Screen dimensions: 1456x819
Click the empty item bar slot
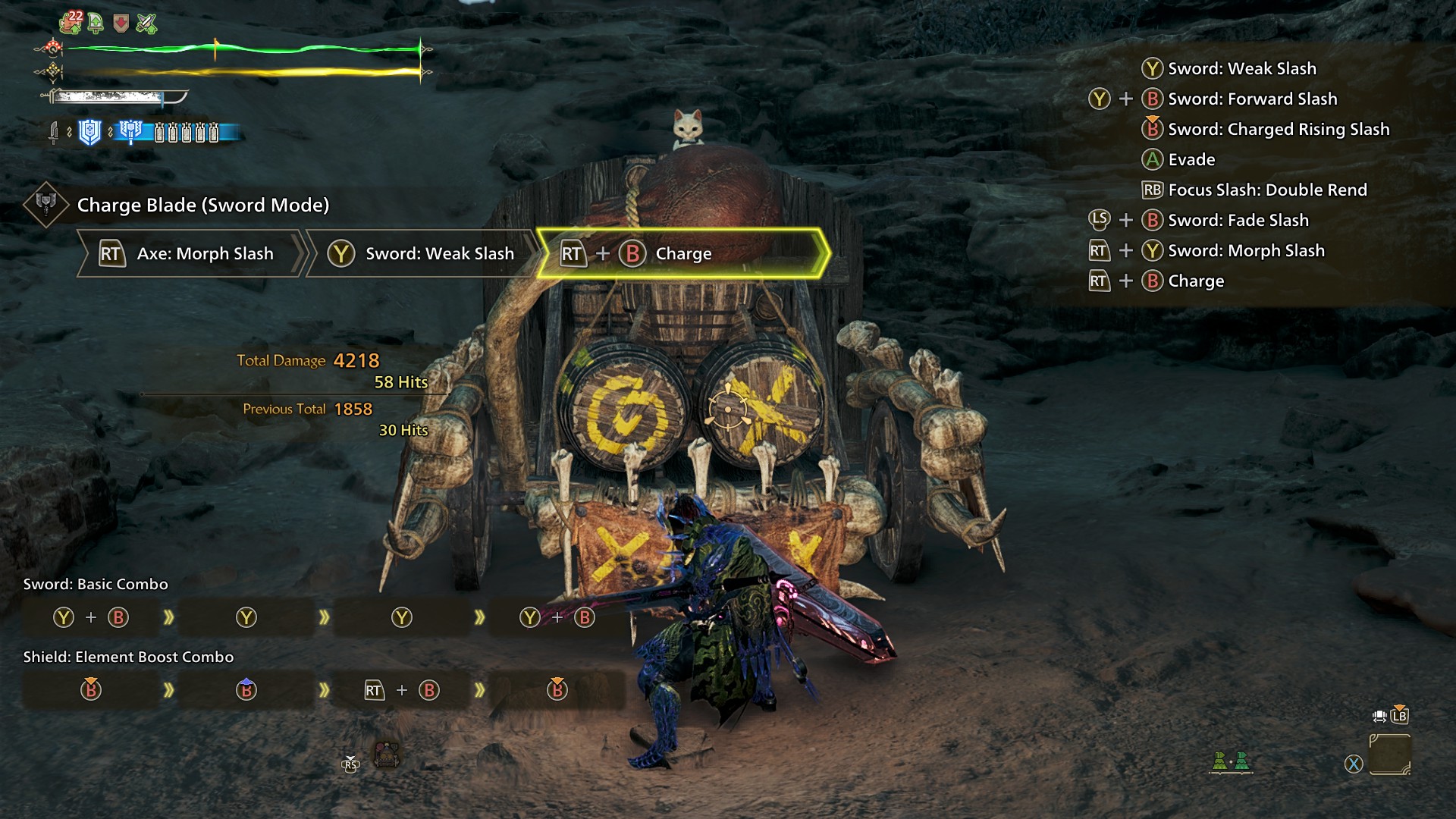tap(1390, 755)
